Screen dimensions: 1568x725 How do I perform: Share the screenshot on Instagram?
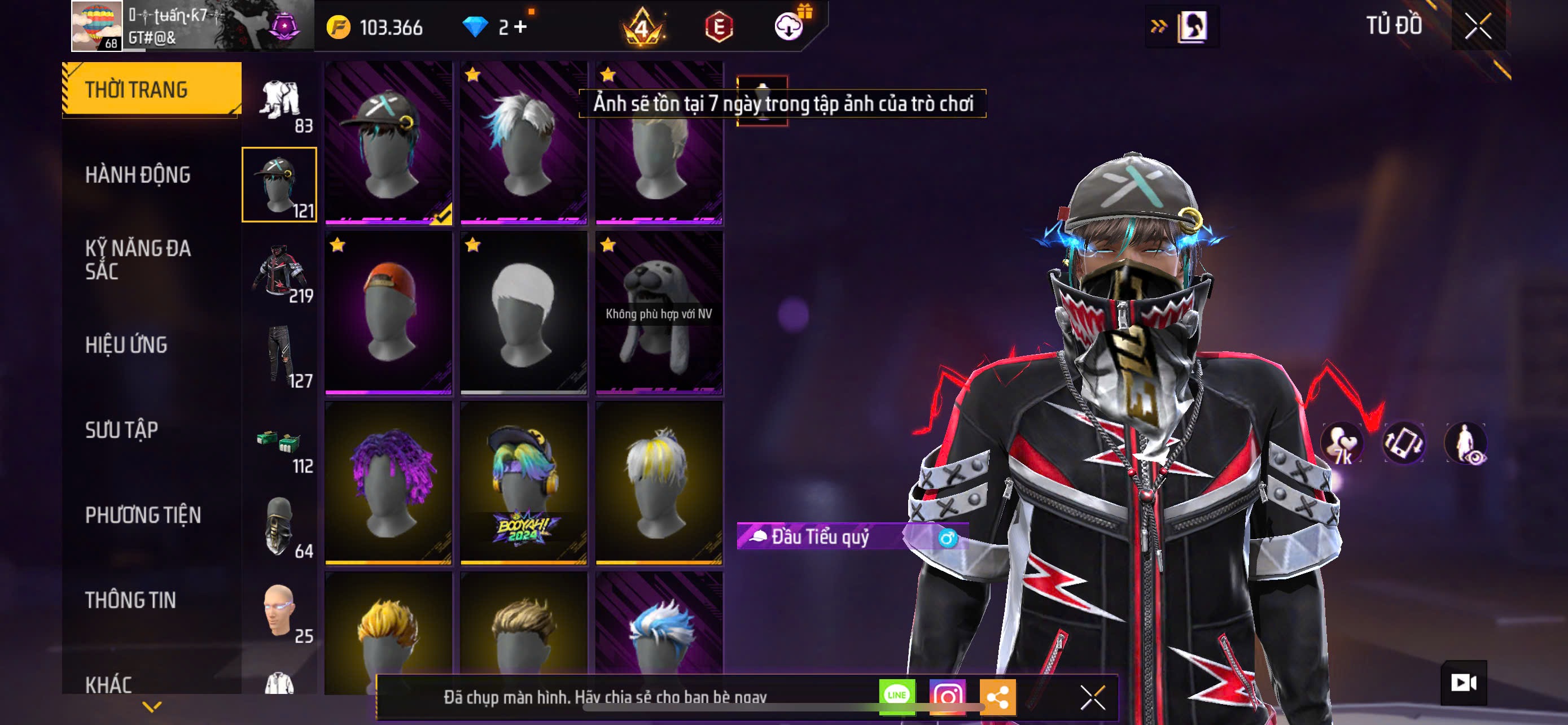947,696
